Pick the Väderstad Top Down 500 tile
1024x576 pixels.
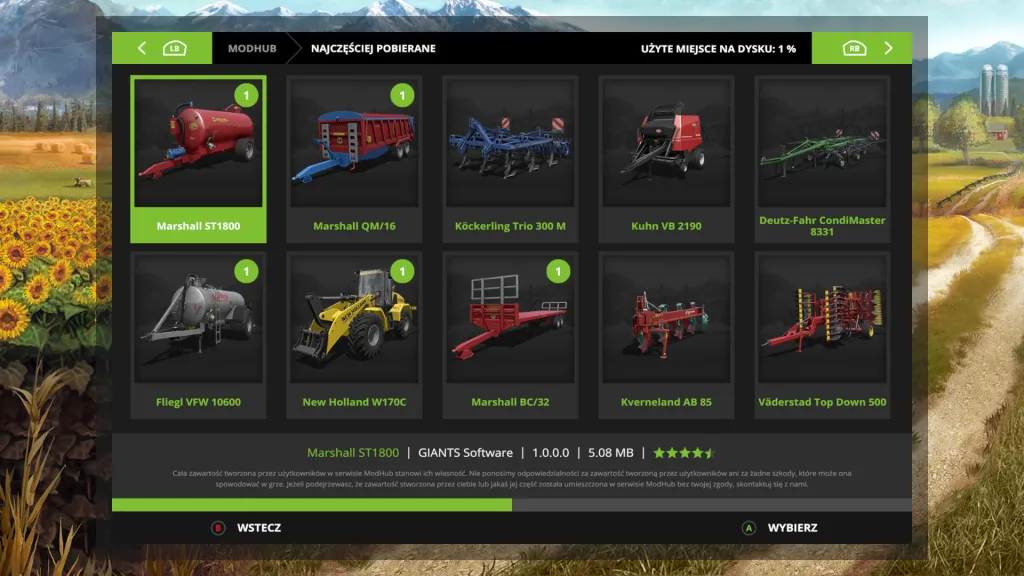click(822, 335)
